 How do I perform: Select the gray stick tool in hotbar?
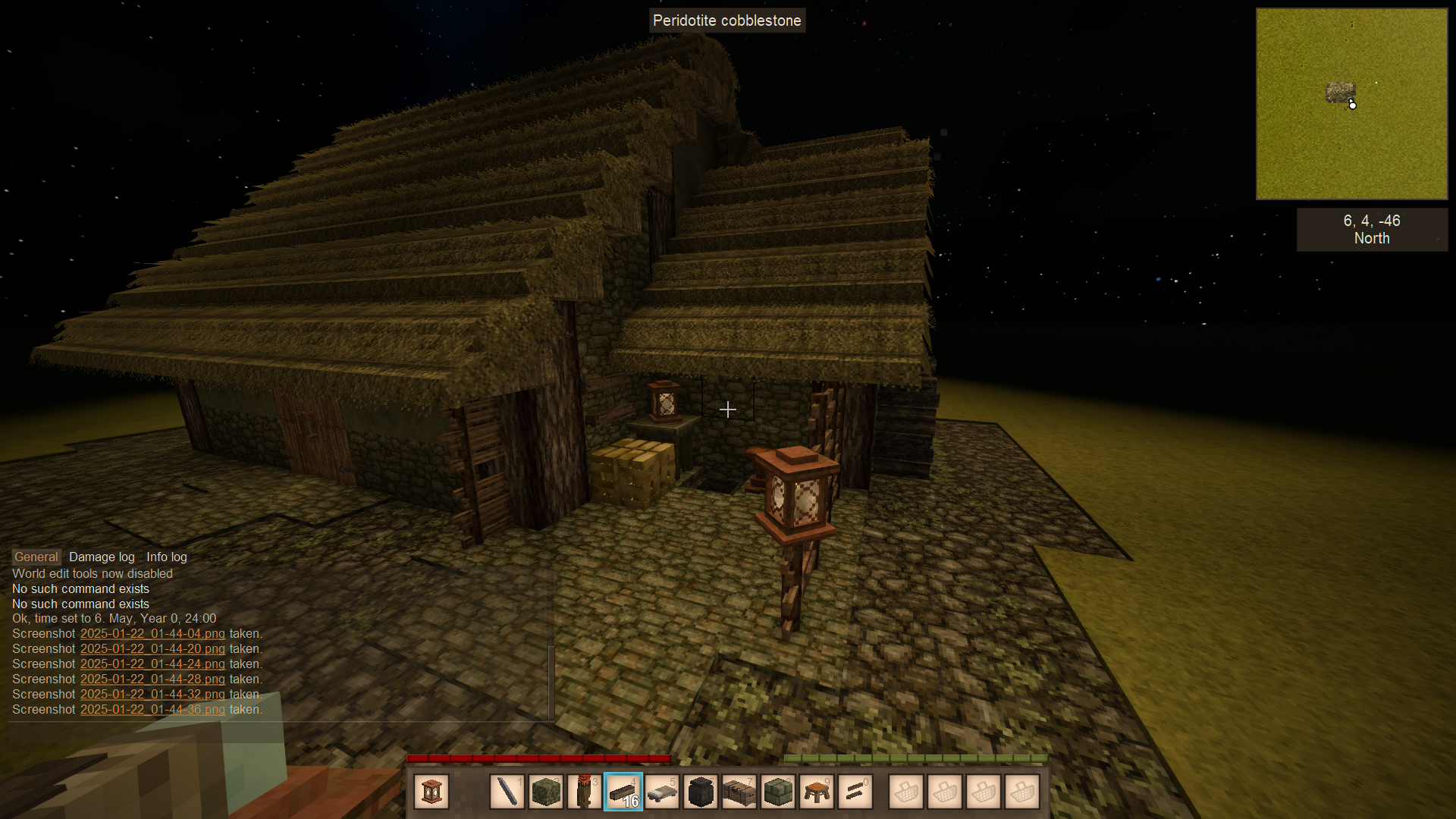point(507,792)
